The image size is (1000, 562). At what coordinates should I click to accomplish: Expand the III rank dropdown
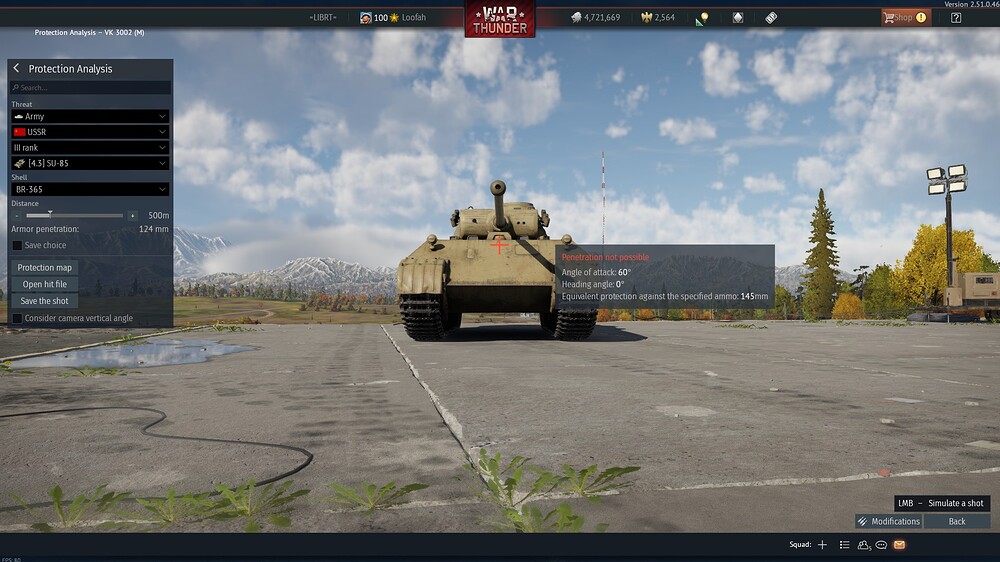[x=90, y=148]
